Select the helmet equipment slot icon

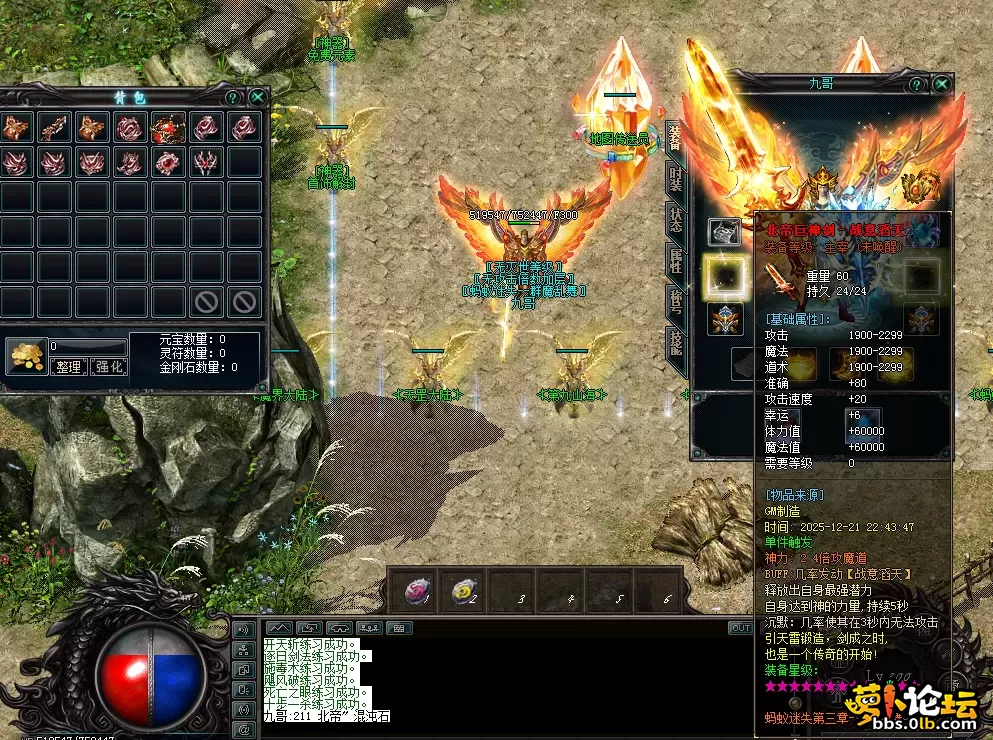point(725,233)
